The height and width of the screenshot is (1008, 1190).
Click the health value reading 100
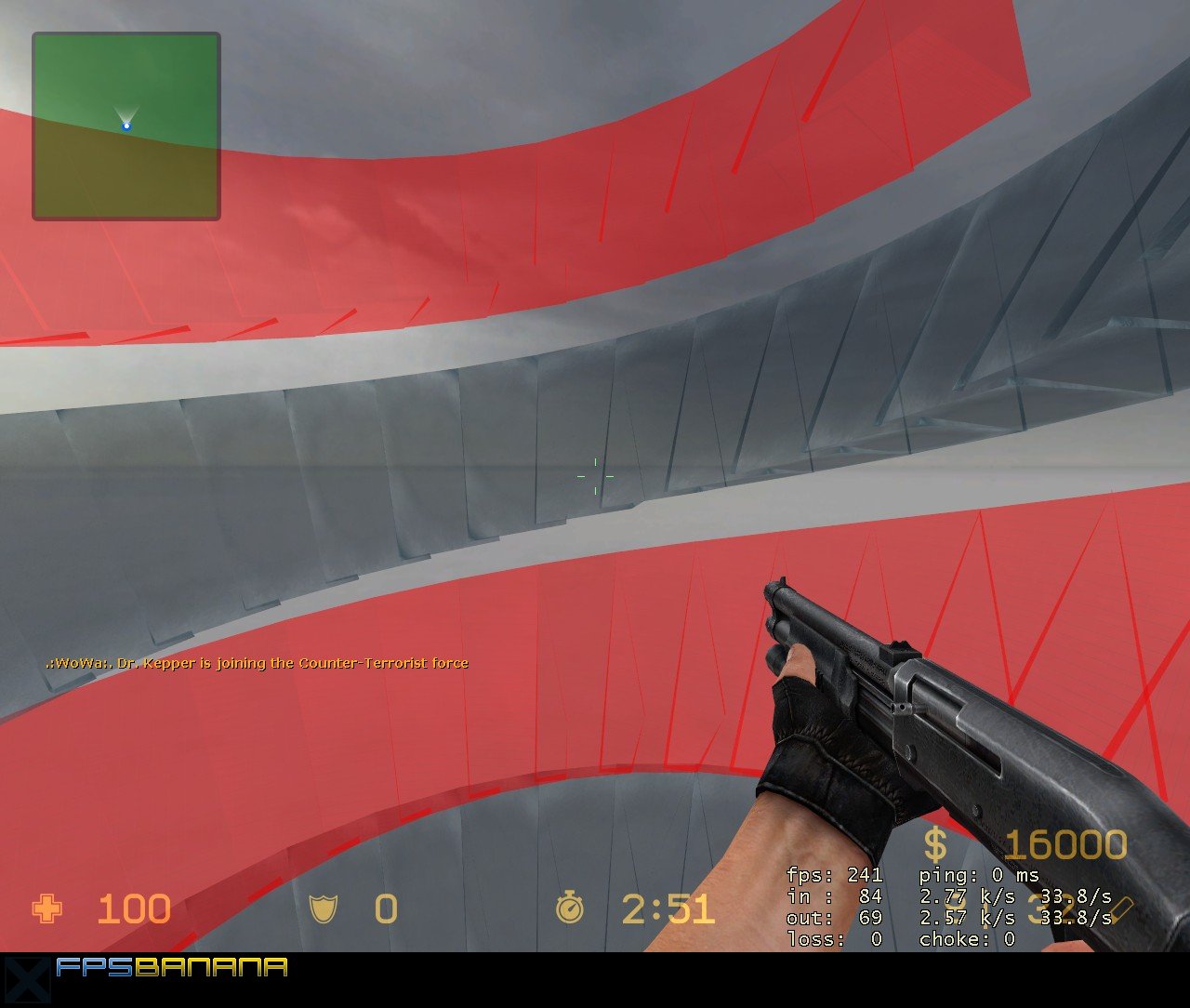[x=134, y=909]
